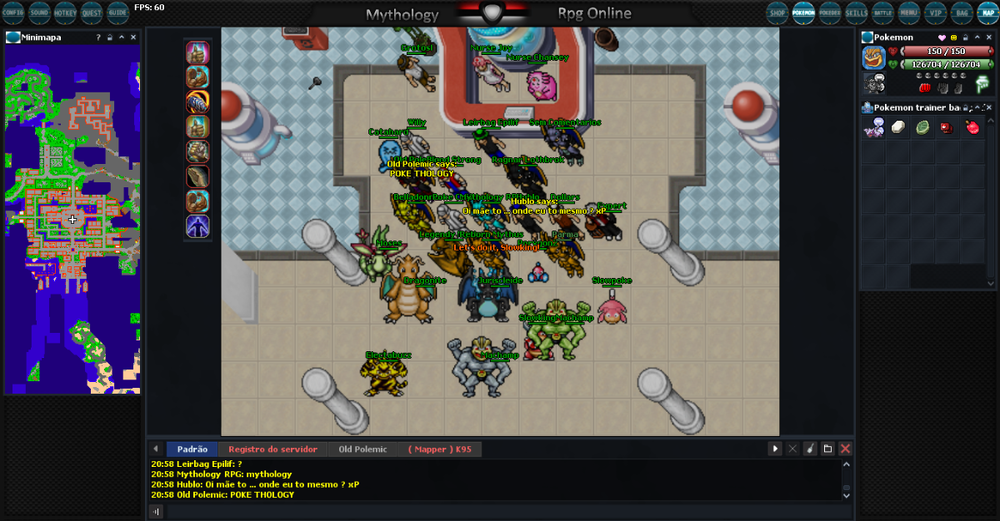Open the Sound settings button

pyautogui.click(x=39, y=13)
